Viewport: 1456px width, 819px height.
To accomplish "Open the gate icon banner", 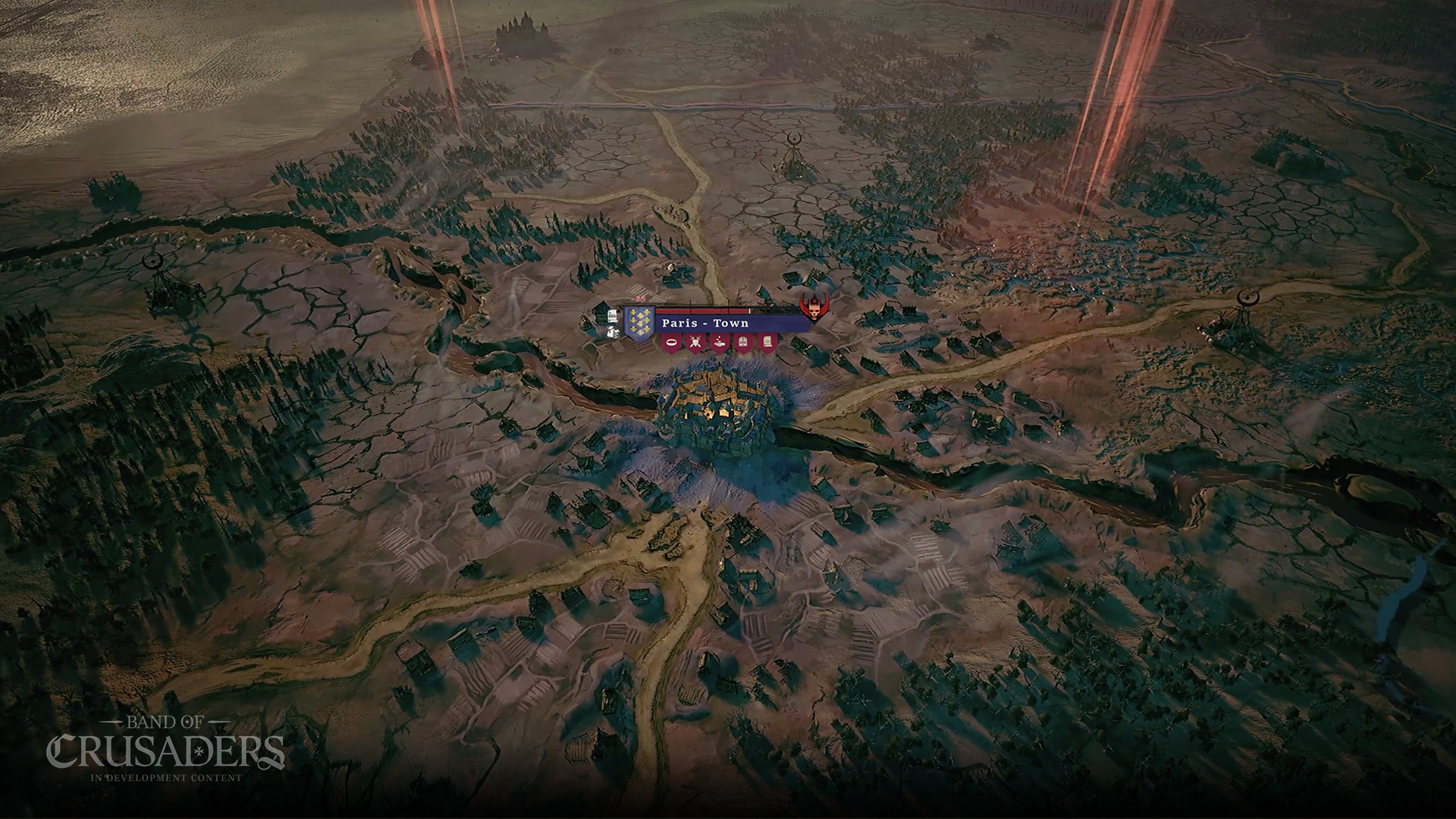I will tap(744, 343).
